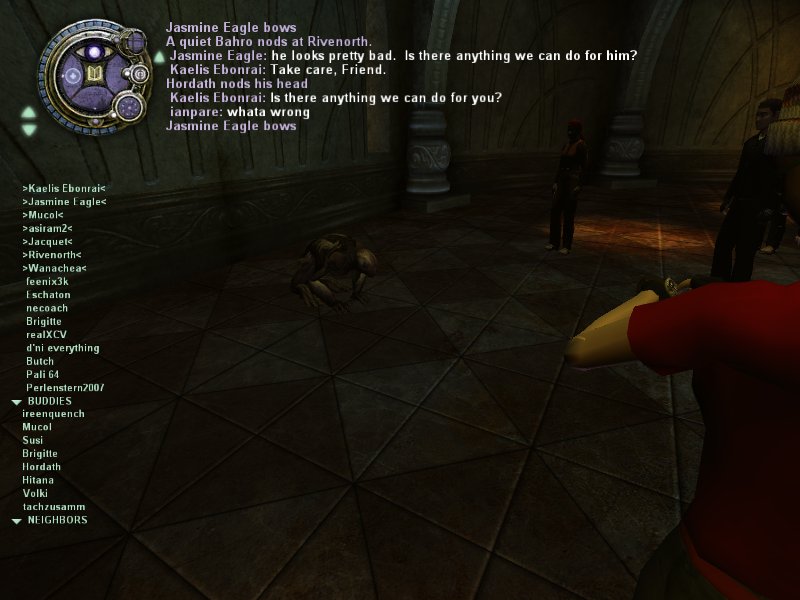Choose asiram2 from the player list

tap(46, 228)
